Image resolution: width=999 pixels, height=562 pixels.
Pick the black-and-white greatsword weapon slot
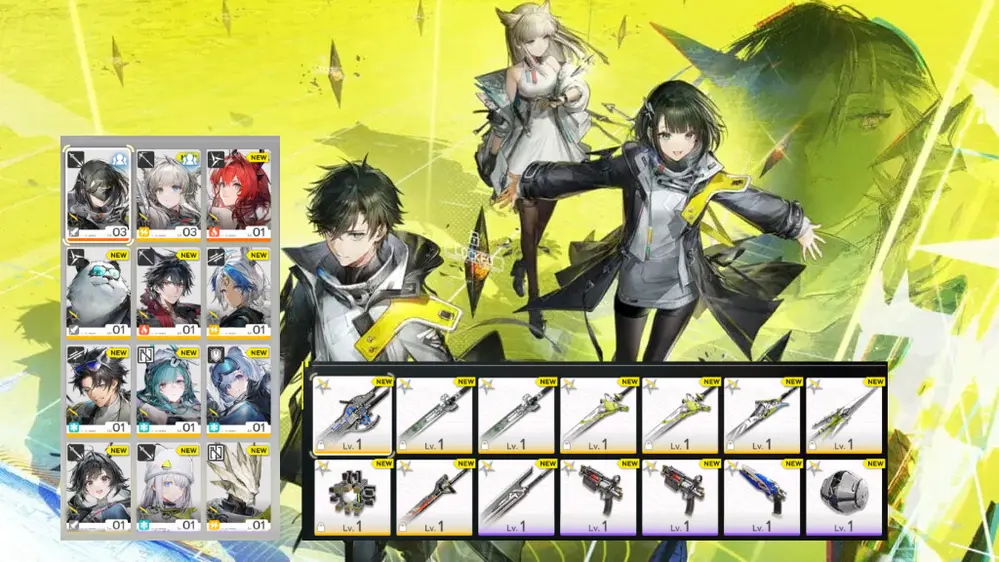(517, 497)
